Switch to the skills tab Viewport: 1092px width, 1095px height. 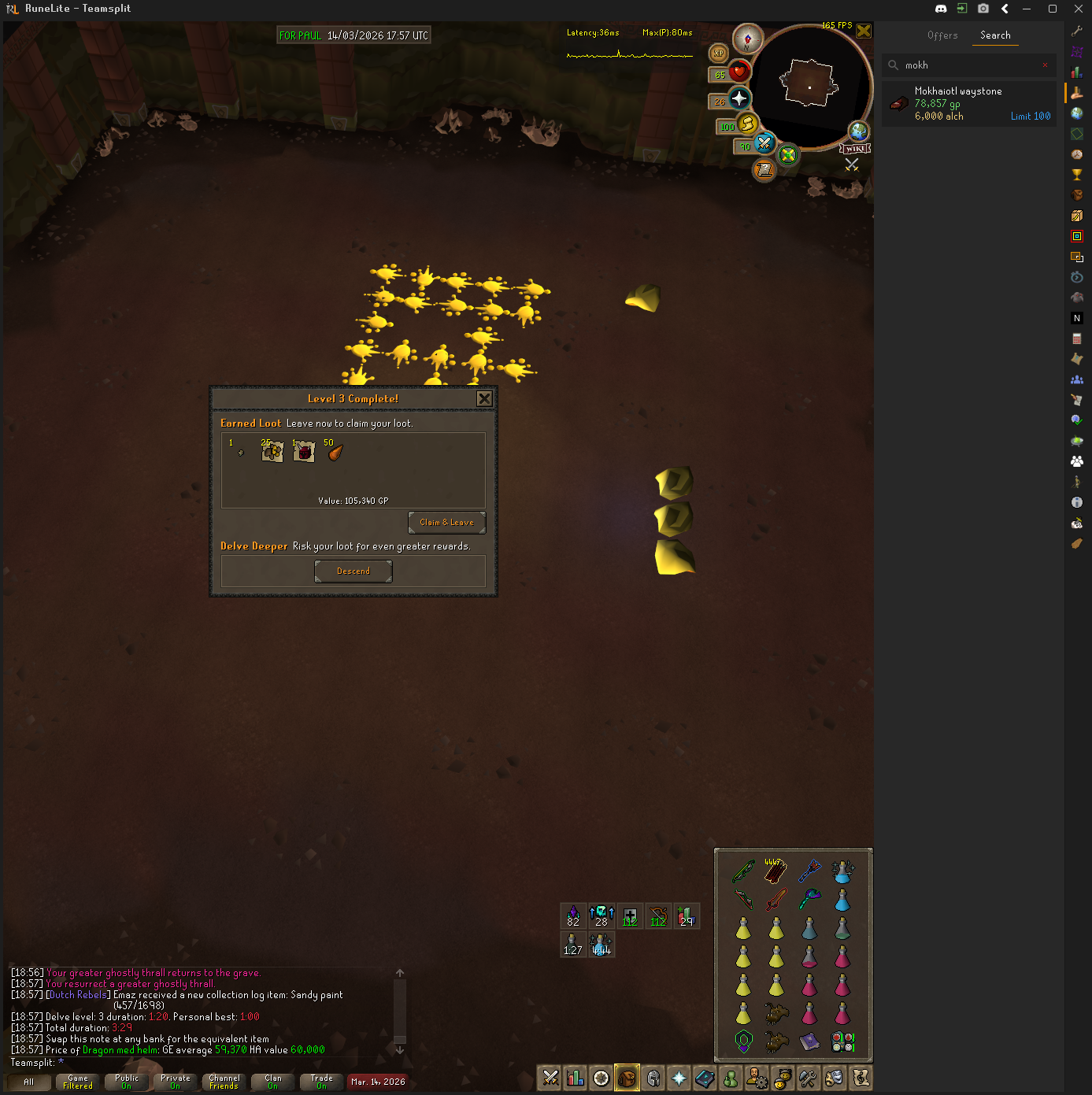(576, 1078)
